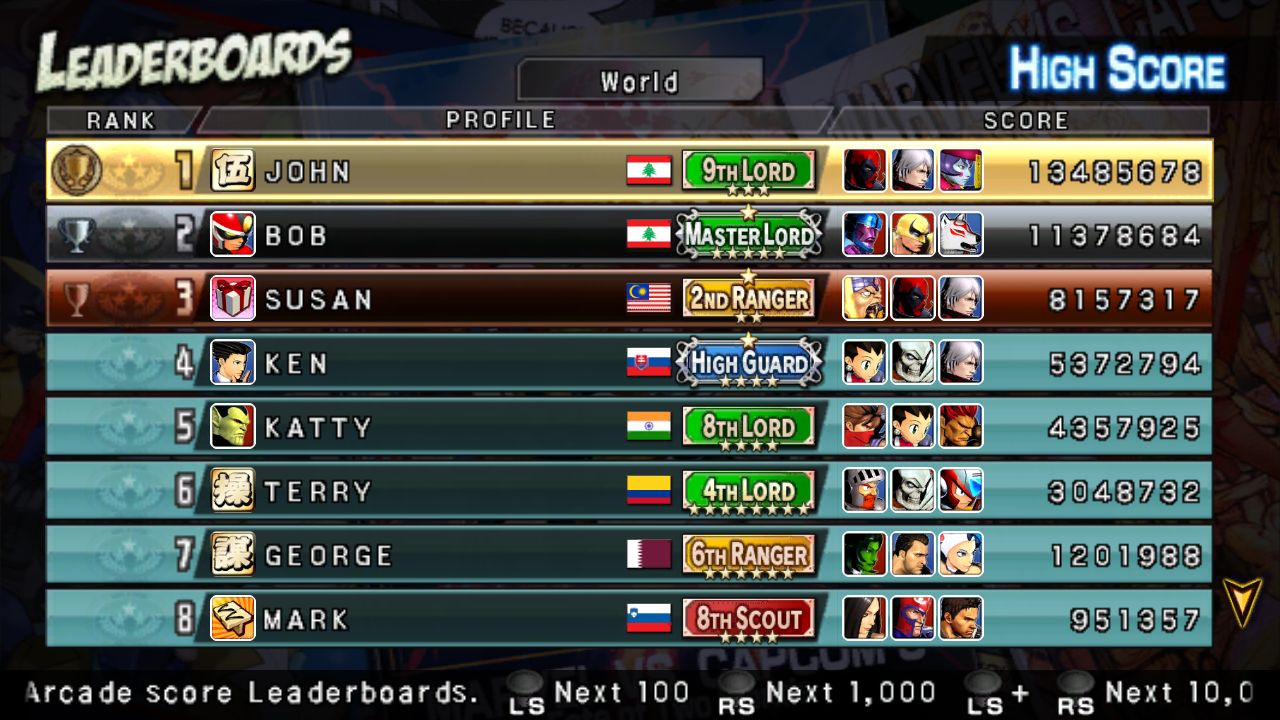Switch the World leaderboard region filter

(639, 81)
